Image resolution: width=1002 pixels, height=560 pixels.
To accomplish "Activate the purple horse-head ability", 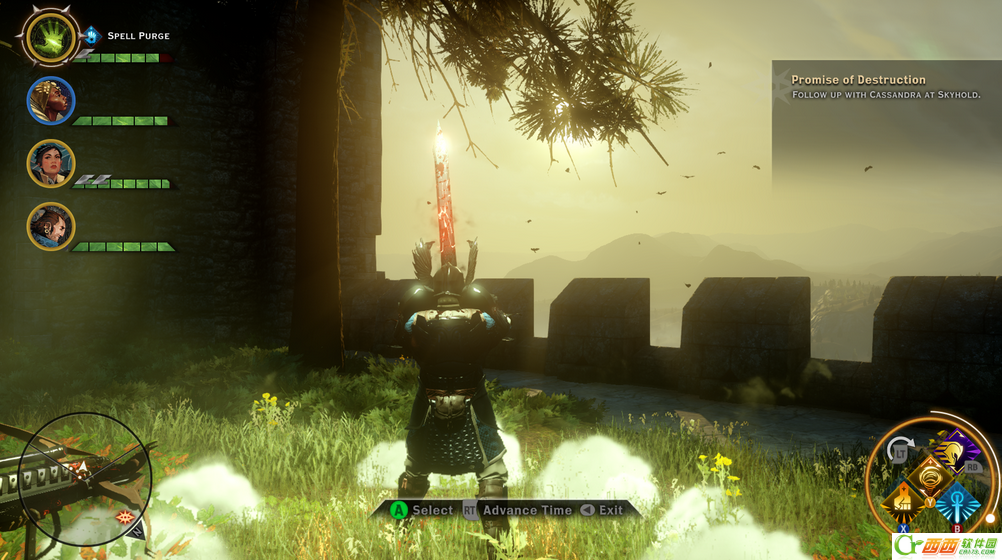I will [x=954, y=452].
